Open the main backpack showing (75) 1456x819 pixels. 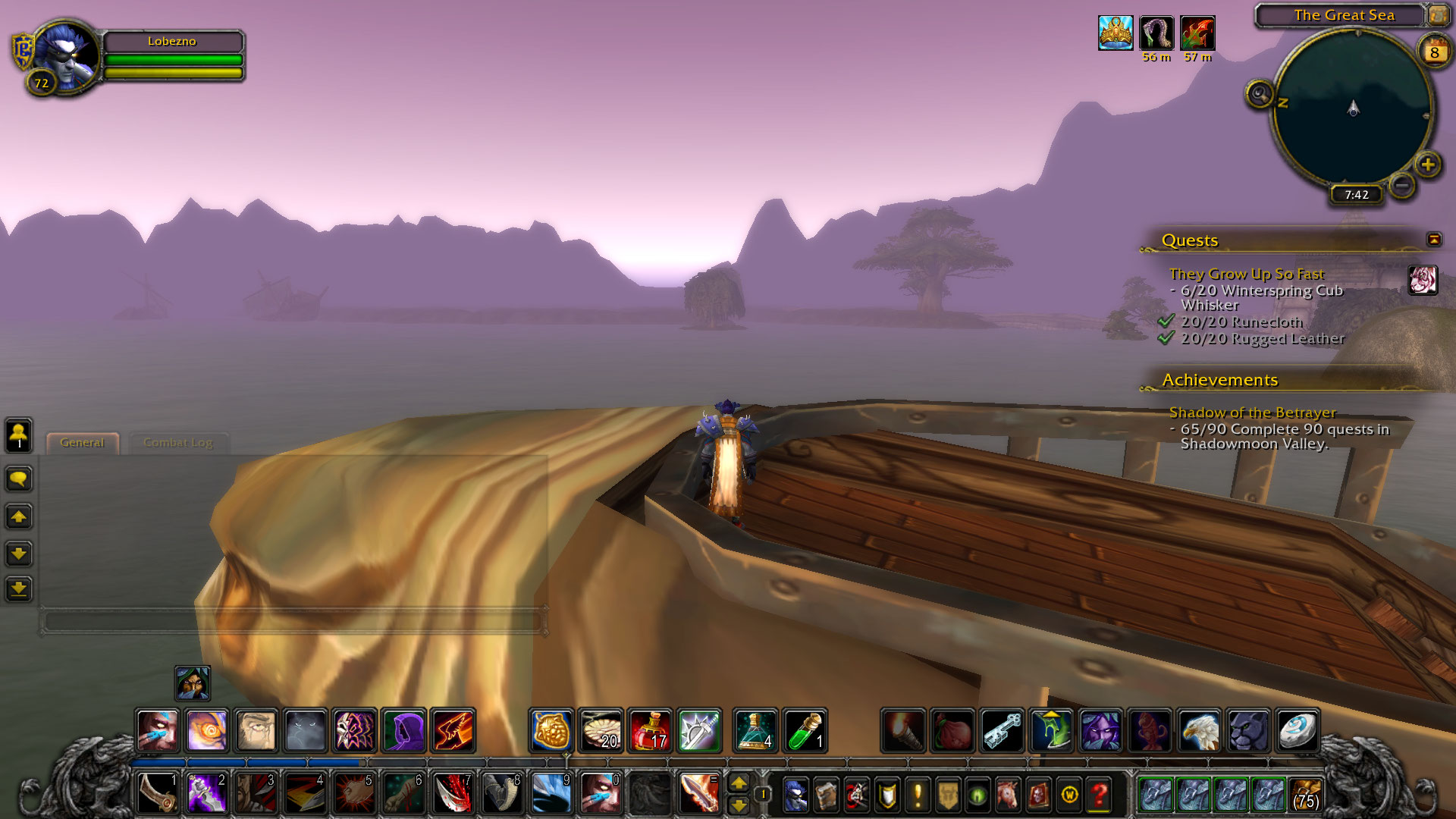click(x=1305, y=795)
